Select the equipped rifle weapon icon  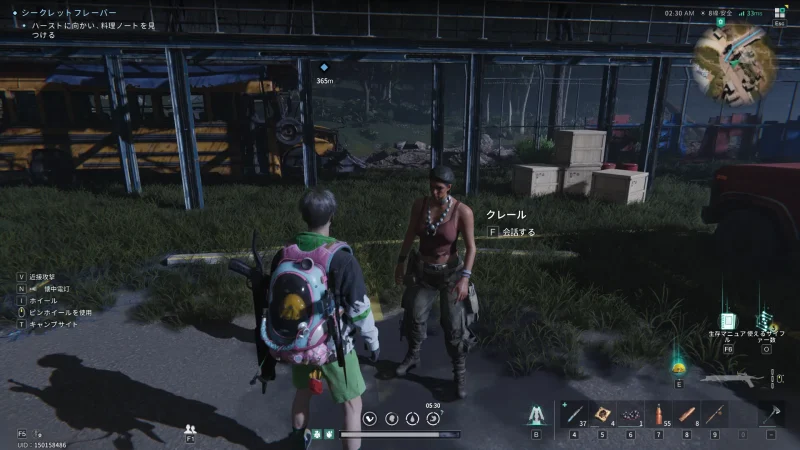click(x=732, y=380)
